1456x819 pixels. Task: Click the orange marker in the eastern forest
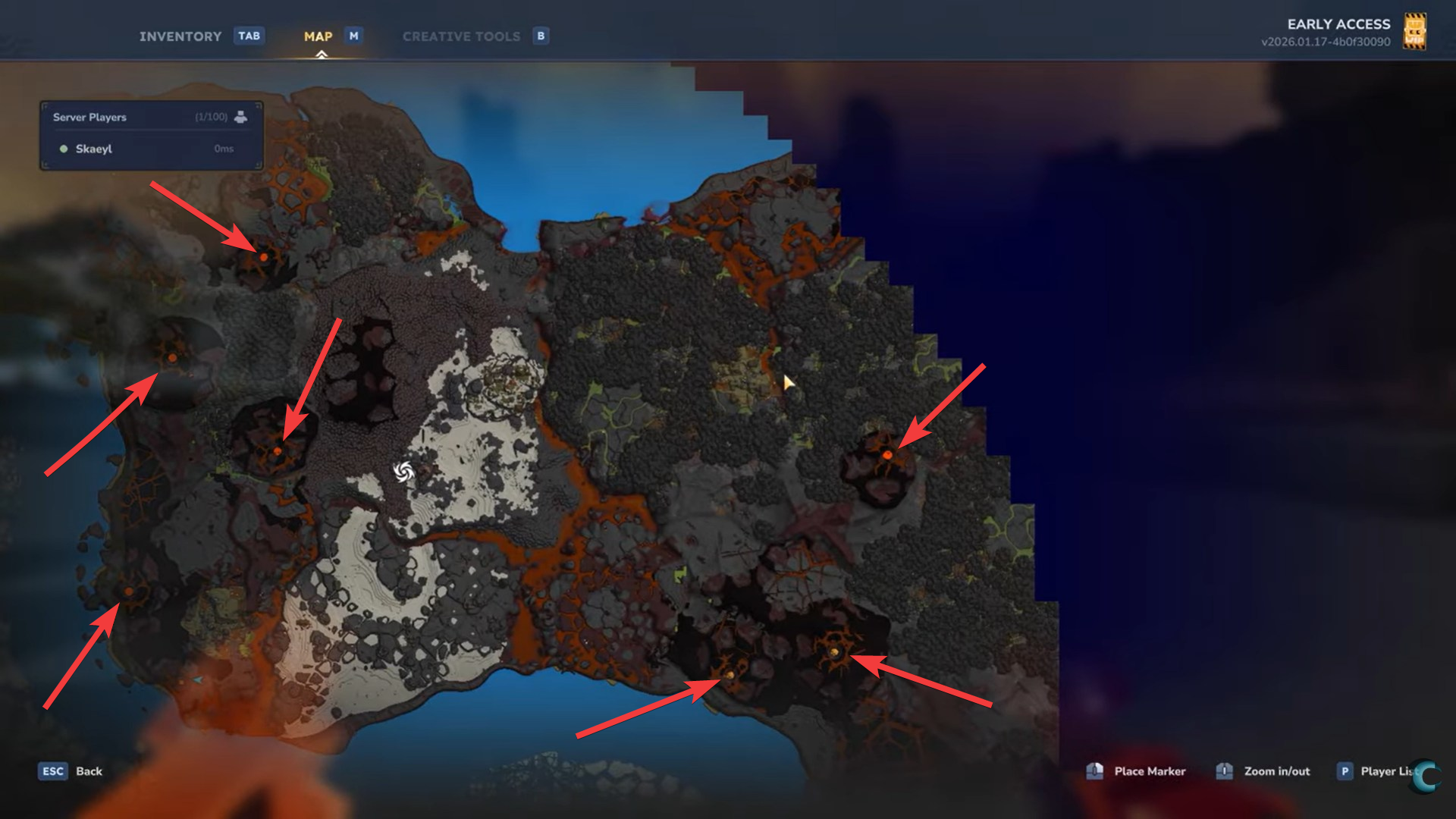tap(886, 456)
